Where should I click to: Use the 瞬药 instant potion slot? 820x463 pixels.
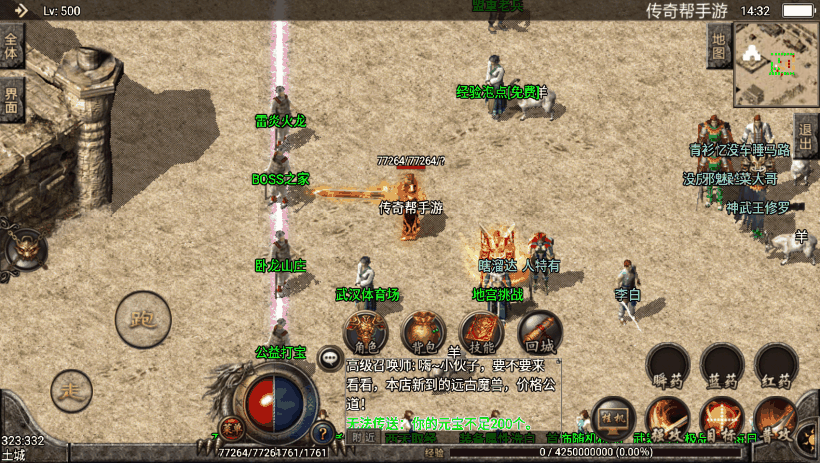pos(668,366)
